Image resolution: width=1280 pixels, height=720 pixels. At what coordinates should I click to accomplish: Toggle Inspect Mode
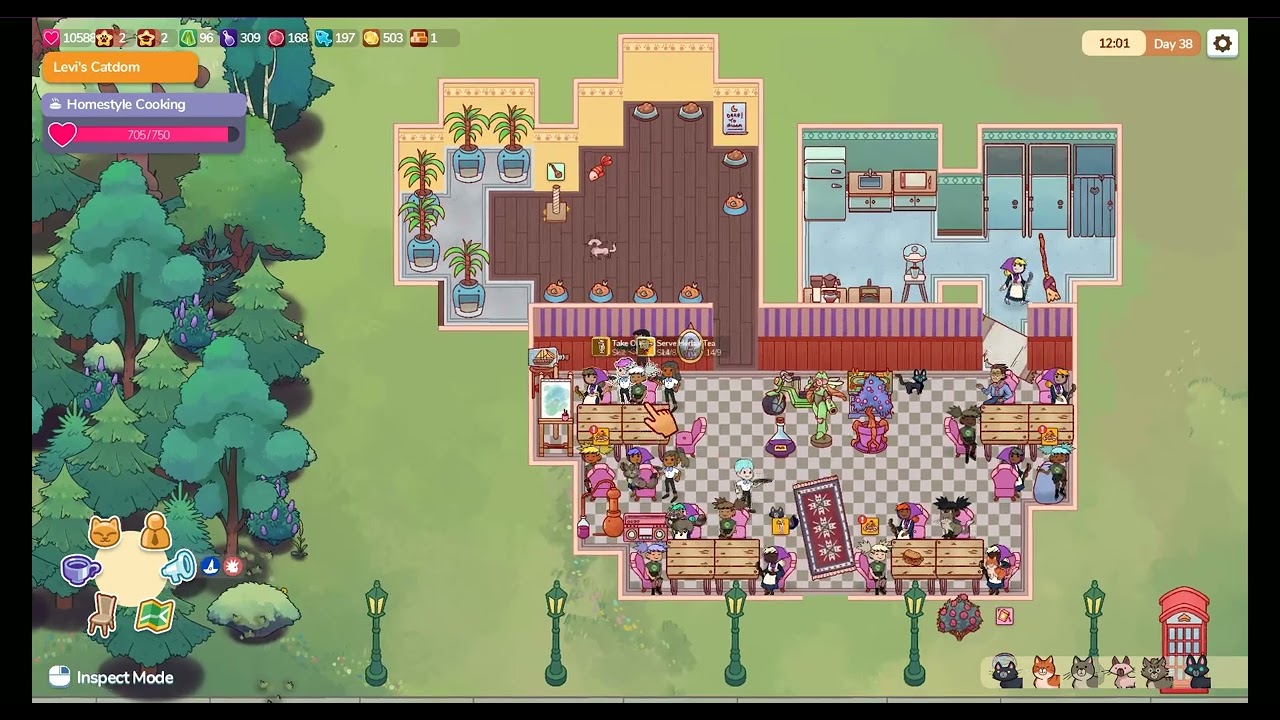pos(112,678)
